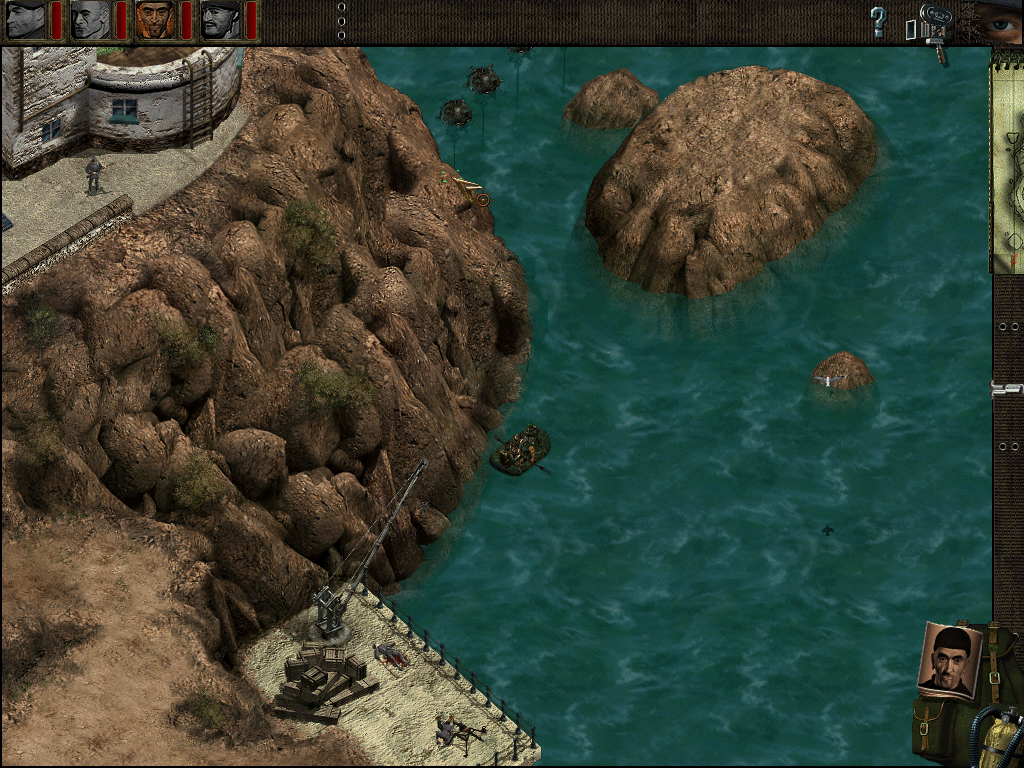Select the fourth commando with the mustache

tap(221, 20)
